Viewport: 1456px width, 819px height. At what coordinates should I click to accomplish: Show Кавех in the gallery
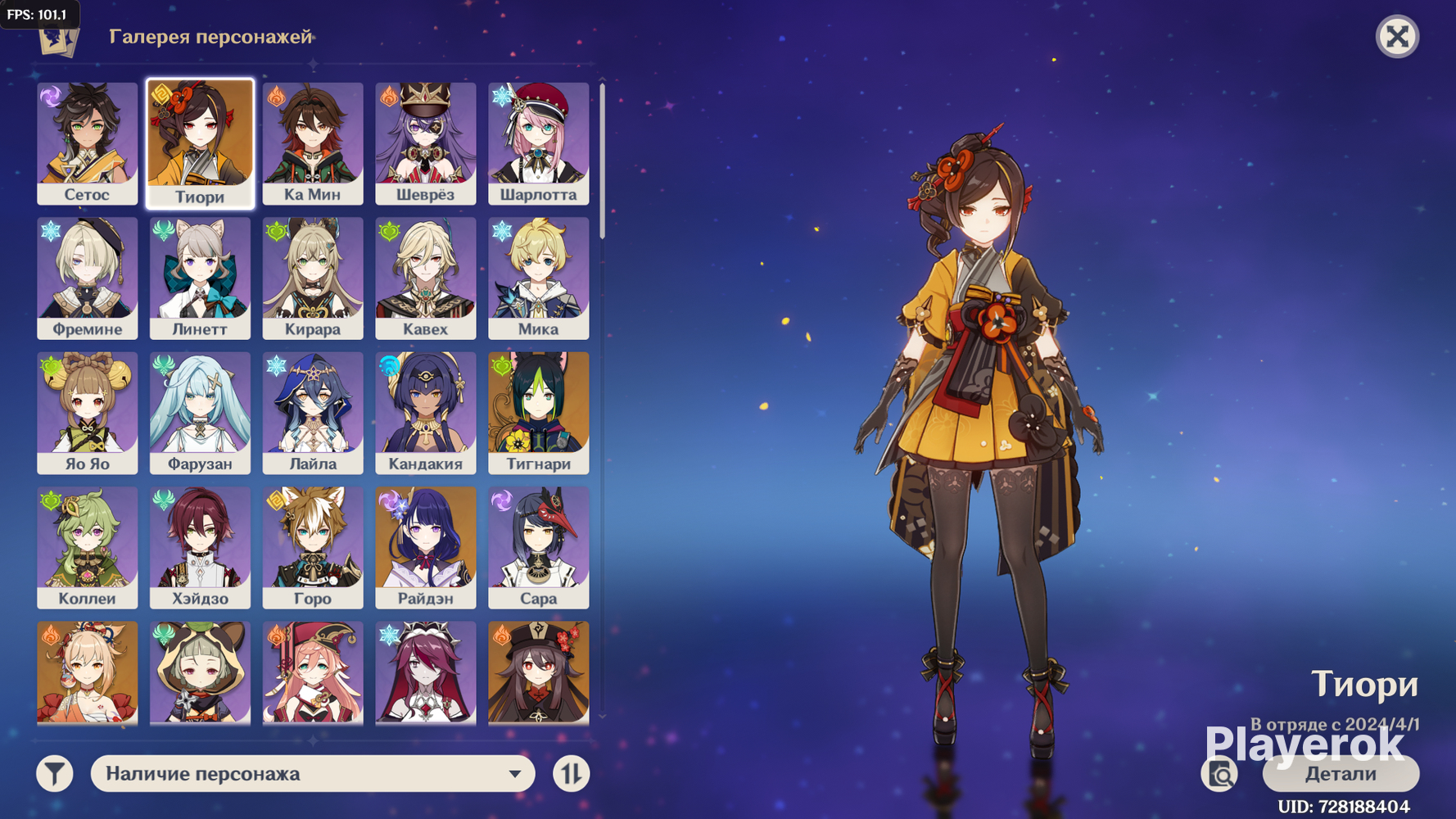coord(425,278)
